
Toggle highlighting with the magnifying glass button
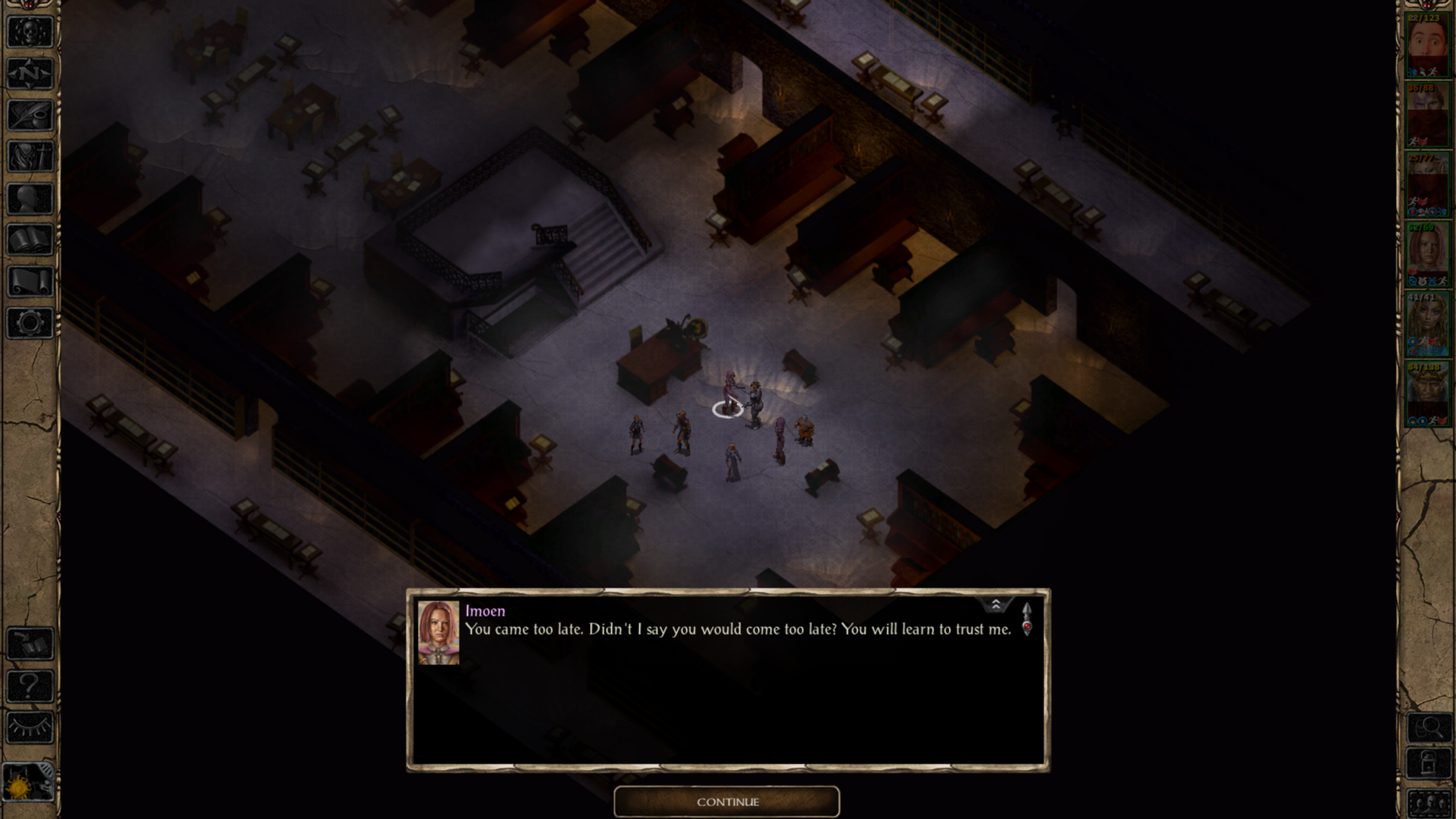click(x=1429, y=728)
